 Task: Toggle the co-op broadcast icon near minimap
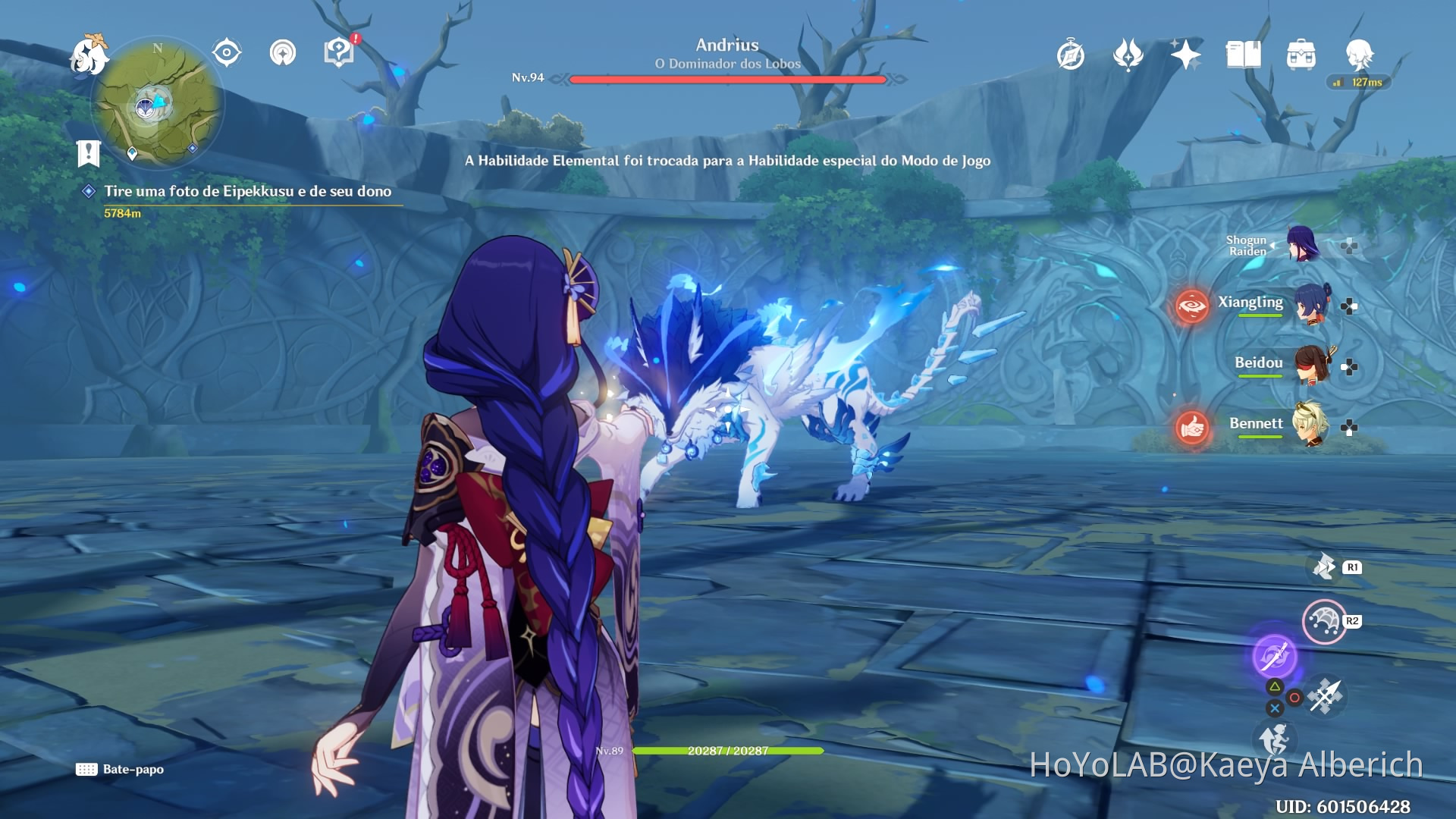[281, 52]
